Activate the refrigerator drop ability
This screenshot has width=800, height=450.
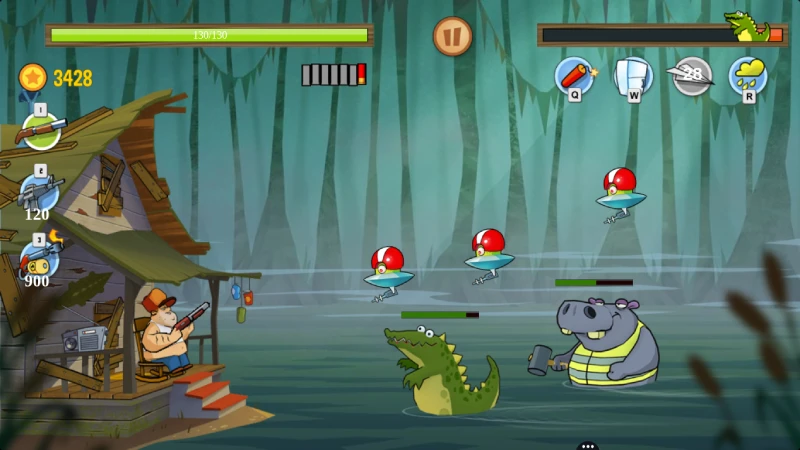click(633, 76)
